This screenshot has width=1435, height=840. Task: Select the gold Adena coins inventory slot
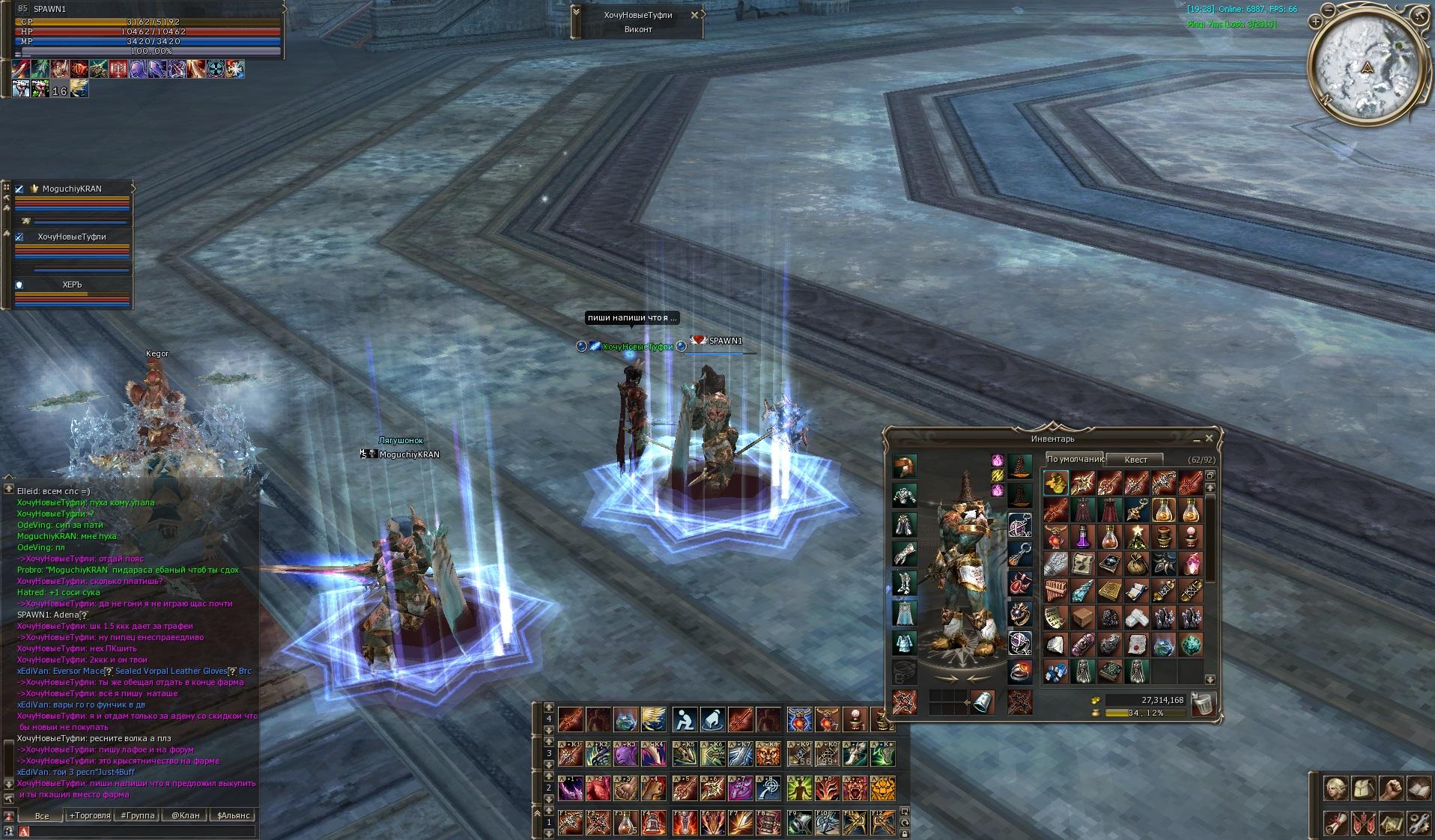coord(1056,483)
